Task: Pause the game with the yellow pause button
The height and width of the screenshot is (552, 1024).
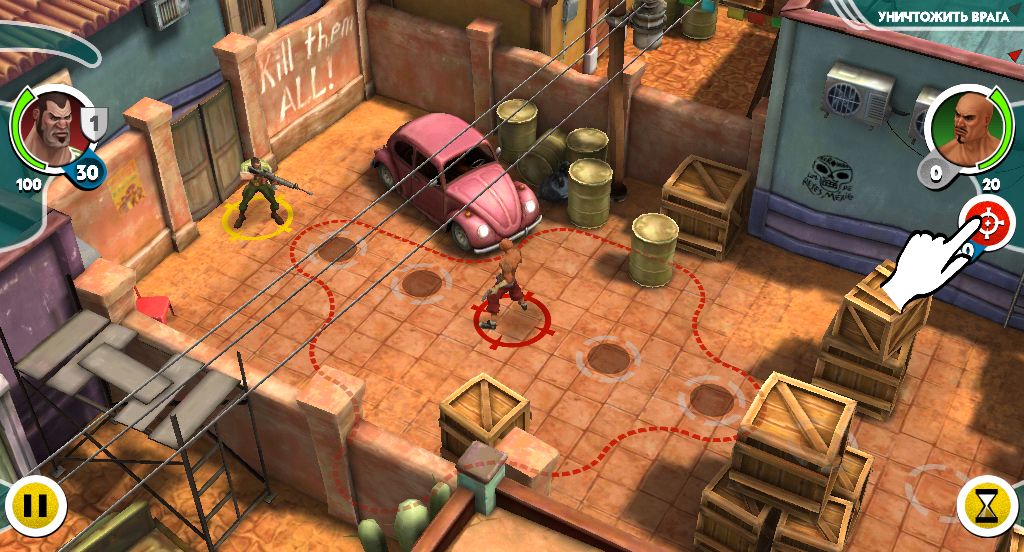Action: 35,507
